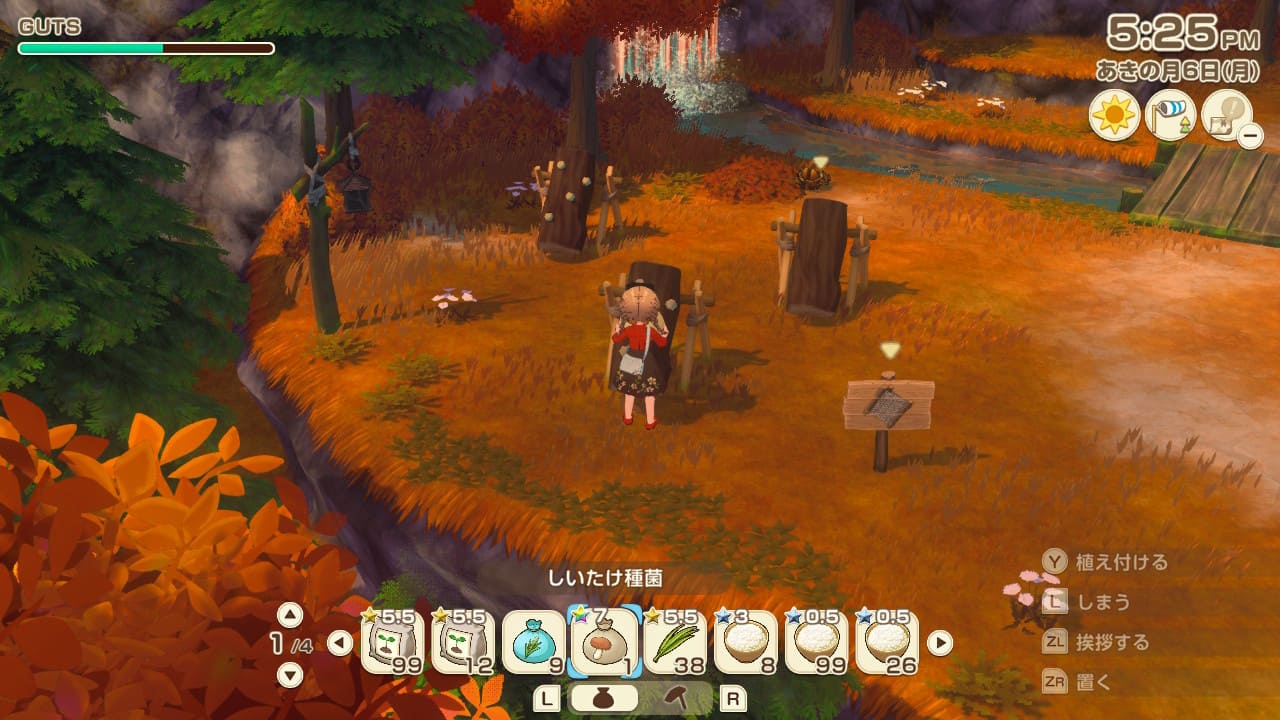Viewport: 1280px width, 720px height.
Task: Select the seed bag with 99 count
Action: coord(392,642)
